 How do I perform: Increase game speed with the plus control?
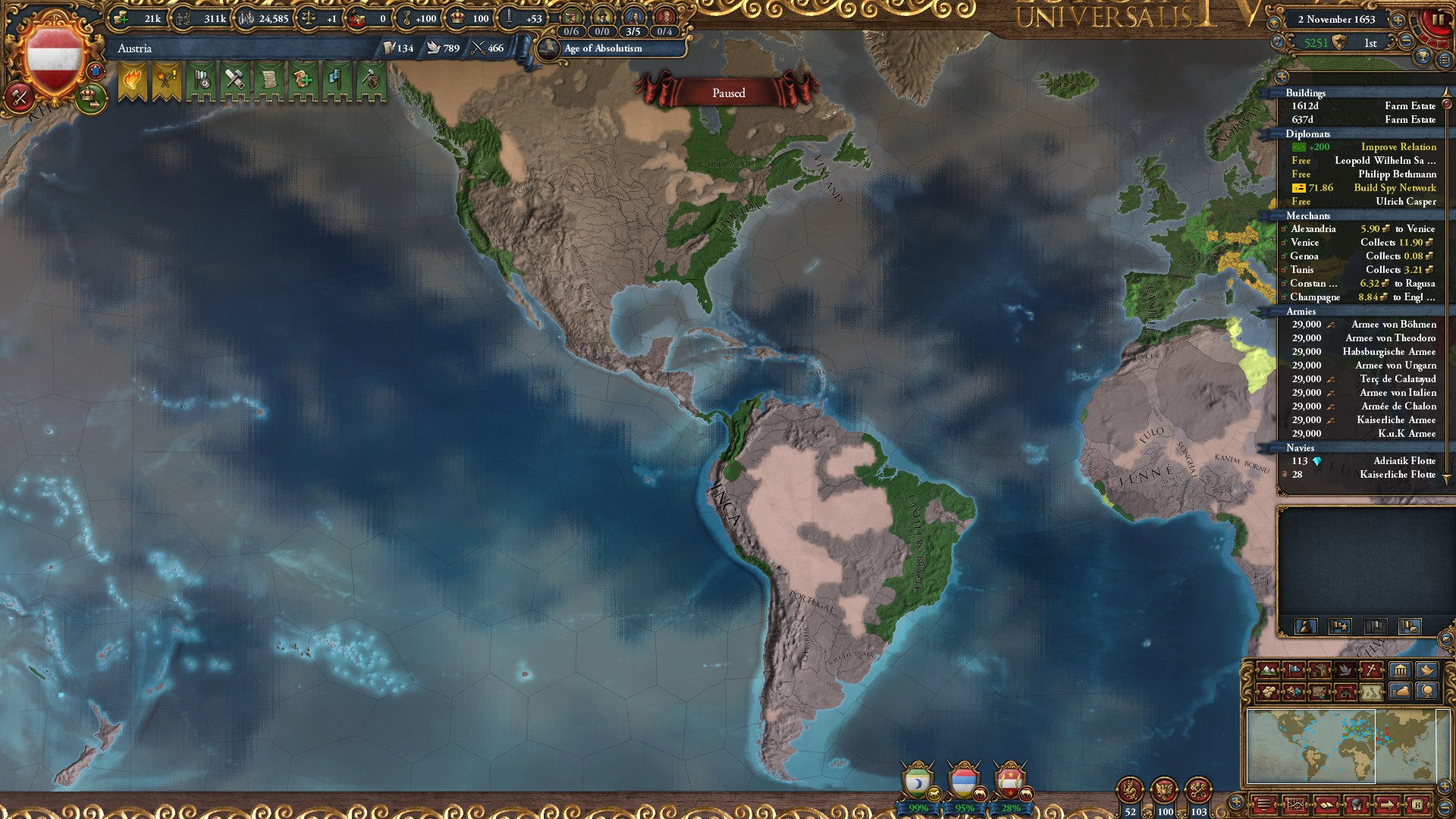pyautogui.click(x=1398, y=20)
